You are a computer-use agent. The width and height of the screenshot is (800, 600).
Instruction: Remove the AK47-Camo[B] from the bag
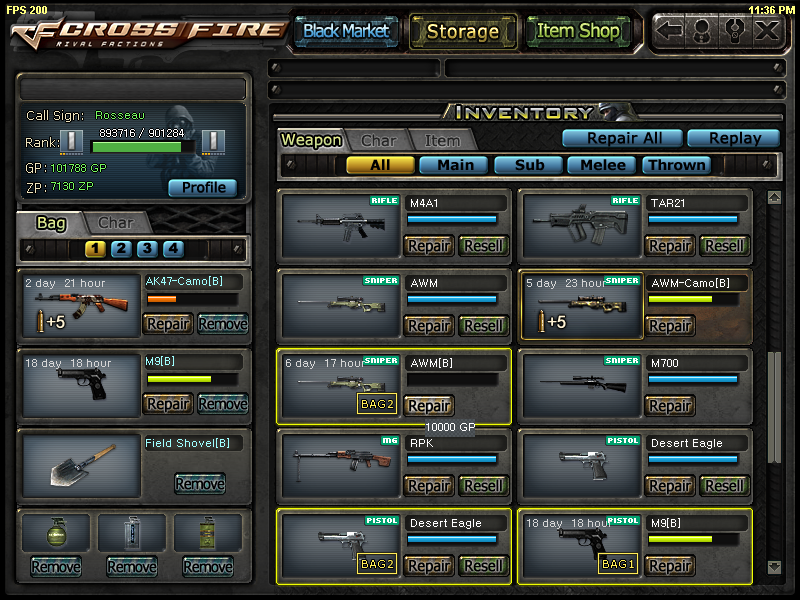pos(222,323)
